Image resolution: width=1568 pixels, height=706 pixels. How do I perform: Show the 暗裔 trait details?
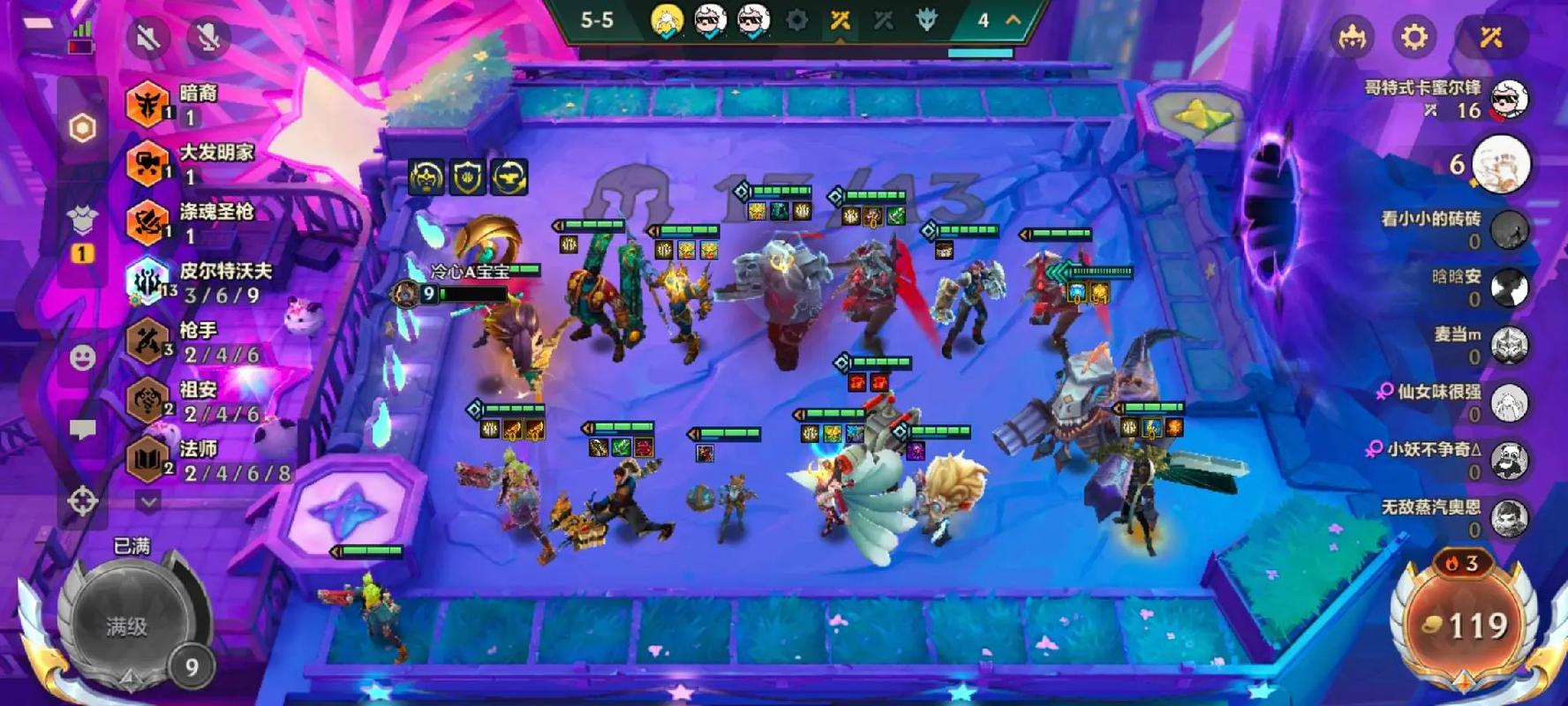coord(147,103)
